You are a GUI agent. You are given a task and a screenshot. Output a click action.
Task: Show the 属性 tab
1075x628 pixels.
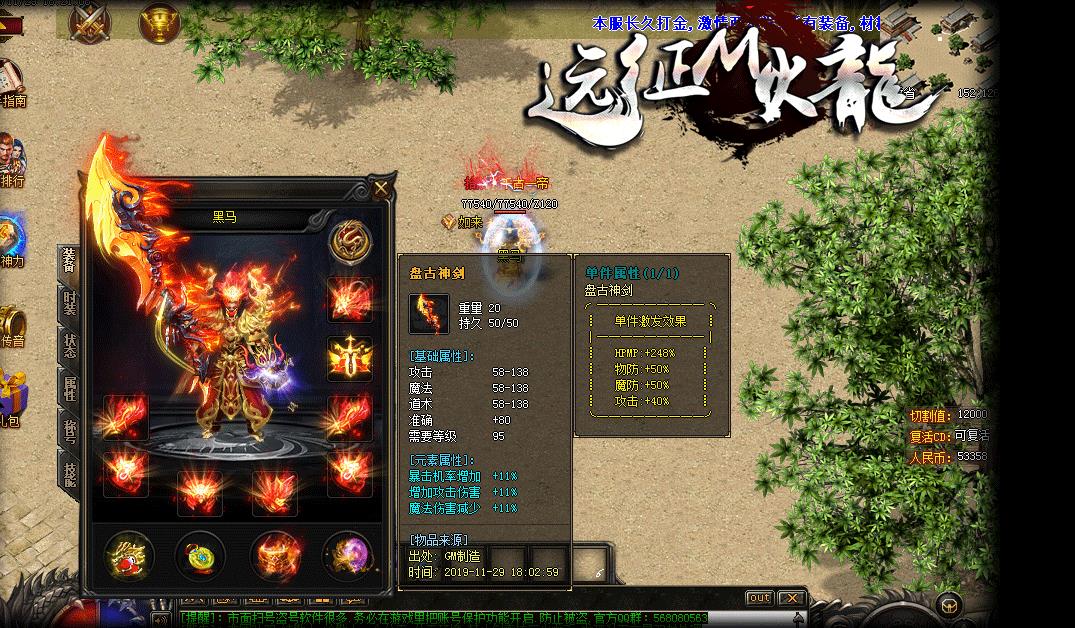click(69, 388)
